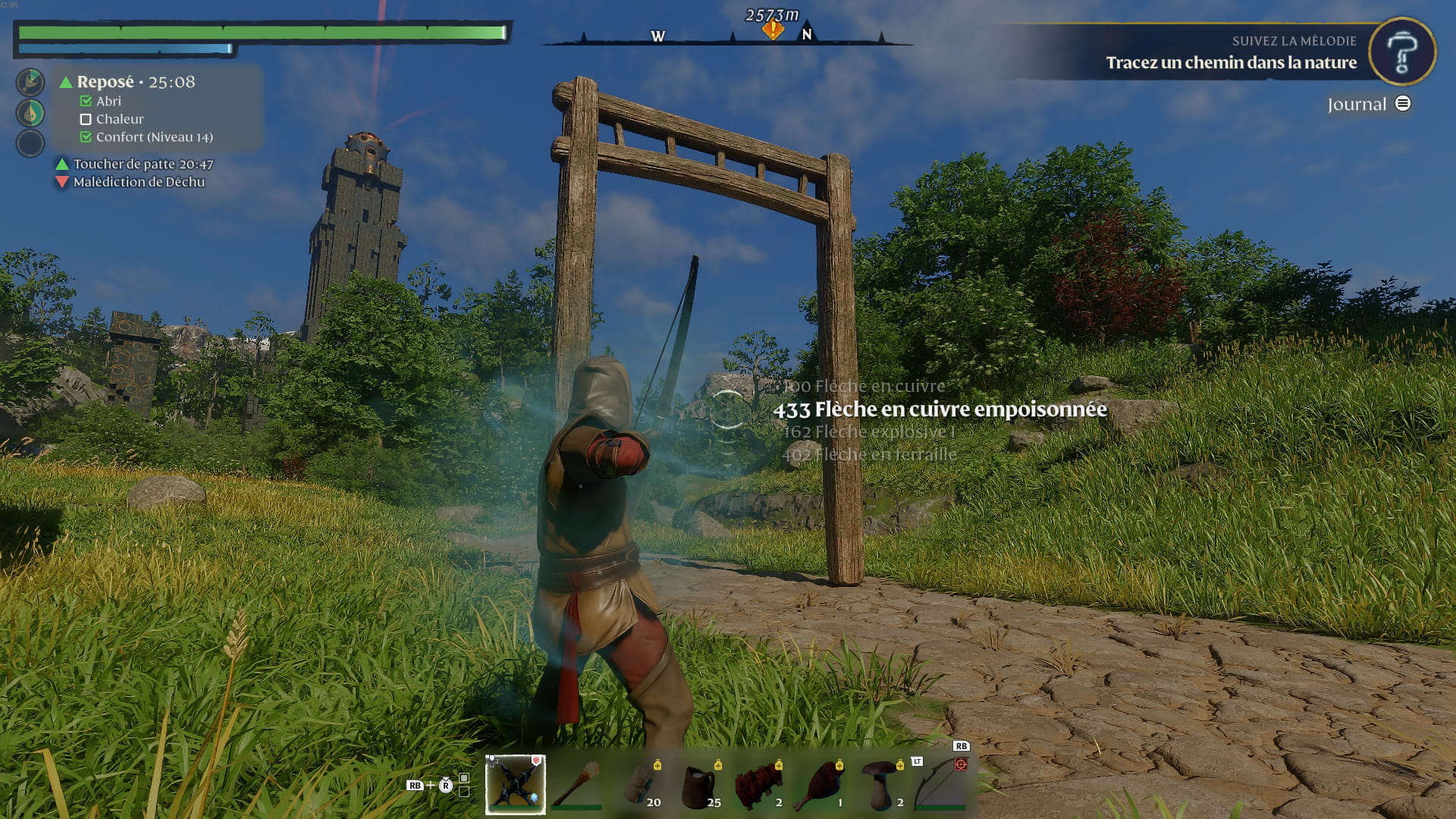
Task: Pick 'Flèche en cuivre' at the top of the arrow list
Action: (864, 386)
